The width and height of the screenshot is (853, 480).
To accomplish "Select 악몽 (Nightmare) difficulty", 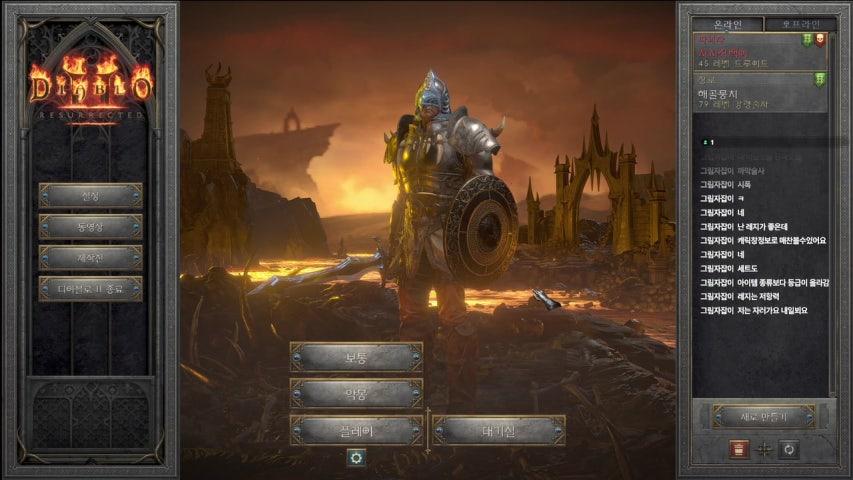I will [x=356, y=393].
